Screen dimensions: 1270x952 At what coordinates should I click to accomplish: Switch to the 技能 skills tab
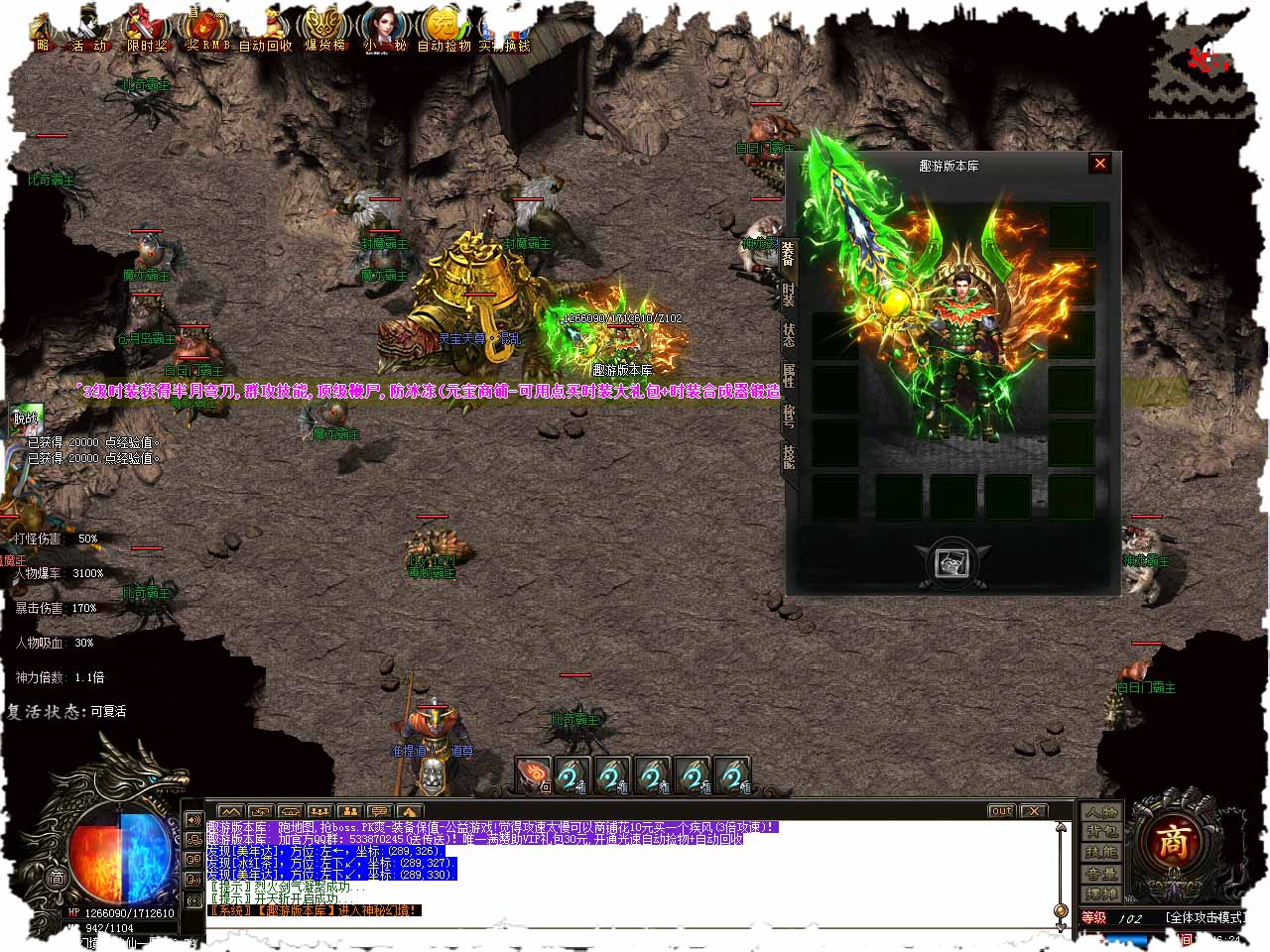(788, 456)
